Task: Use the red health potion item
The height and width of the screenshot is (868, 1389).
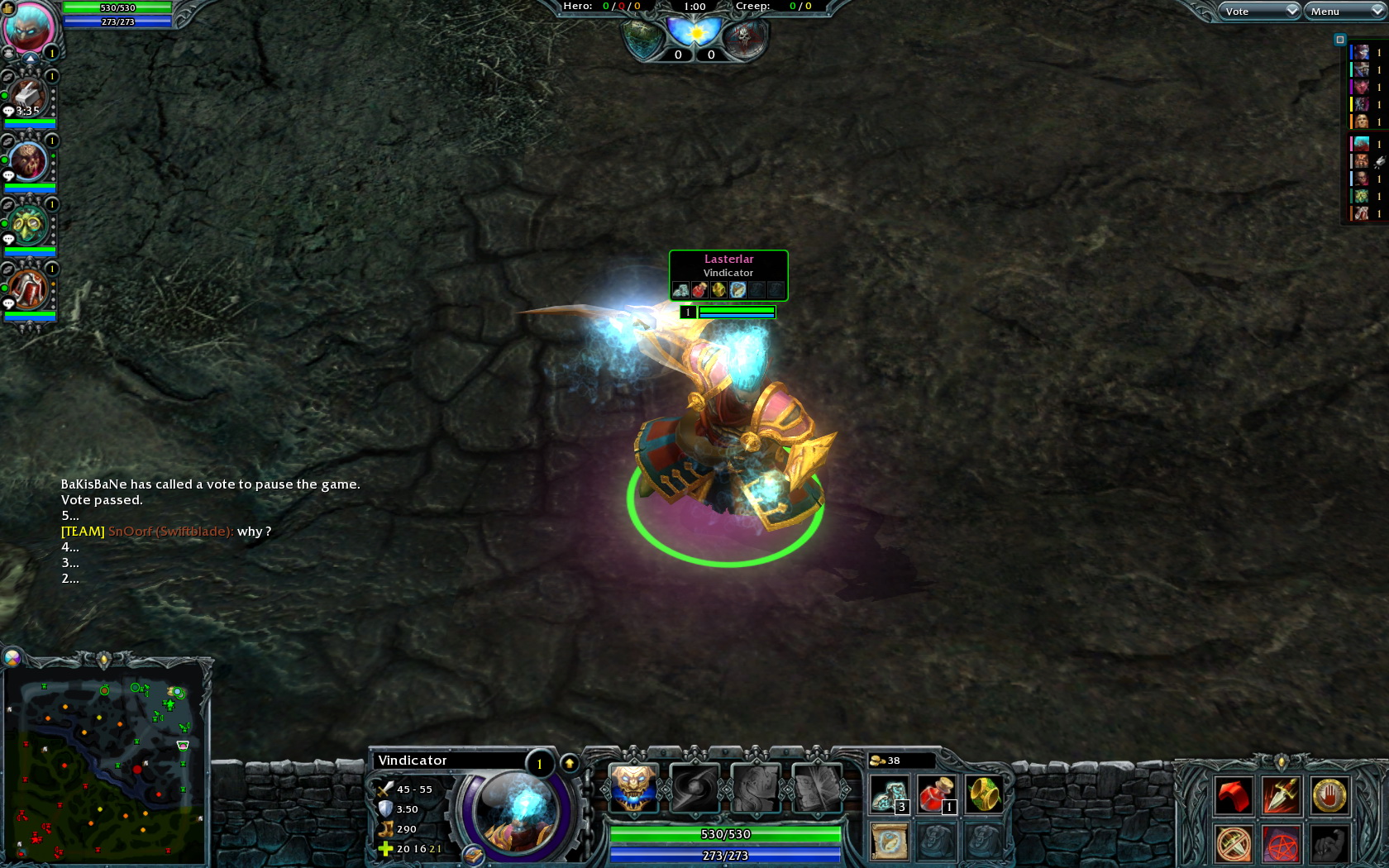Action: point(936,795)
